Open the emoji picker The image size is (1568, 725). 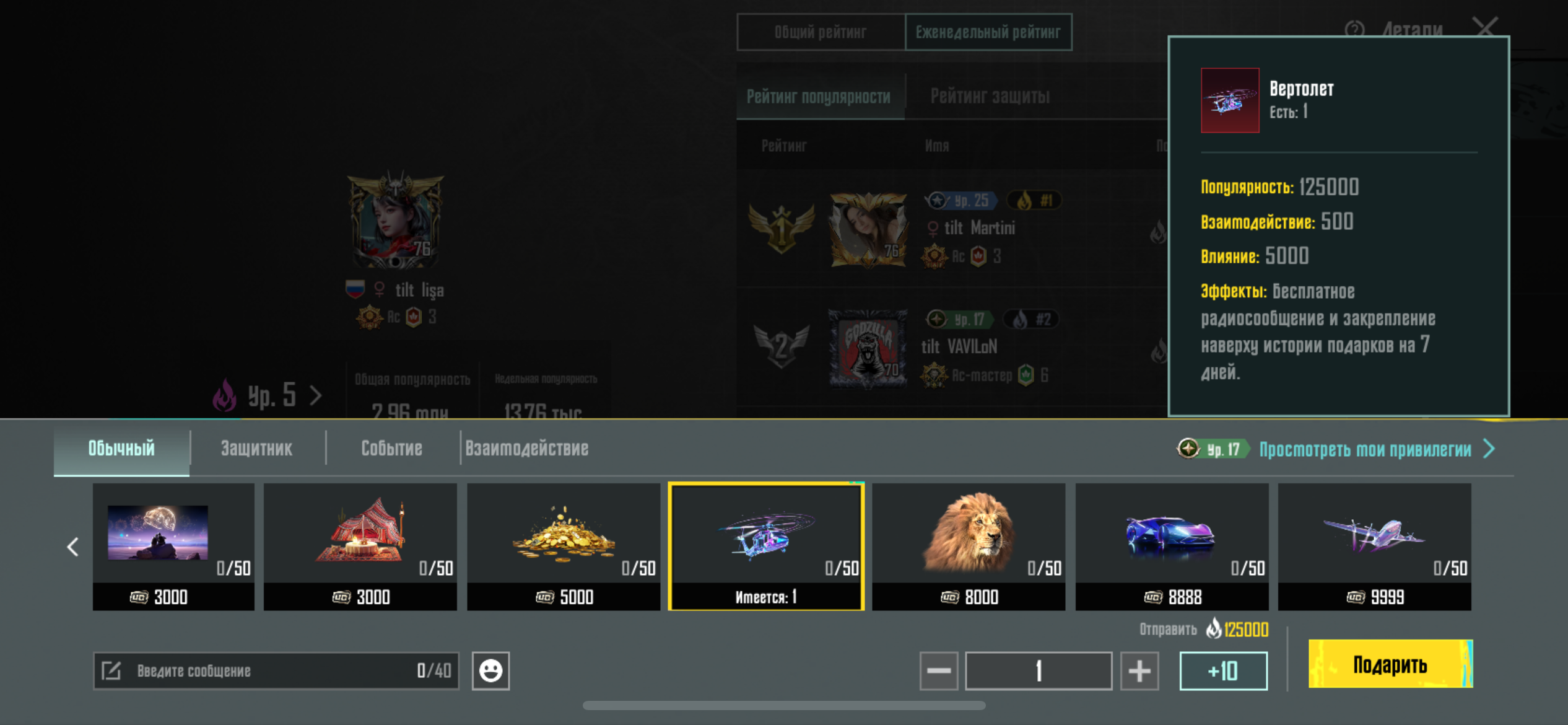pos(491,670)
